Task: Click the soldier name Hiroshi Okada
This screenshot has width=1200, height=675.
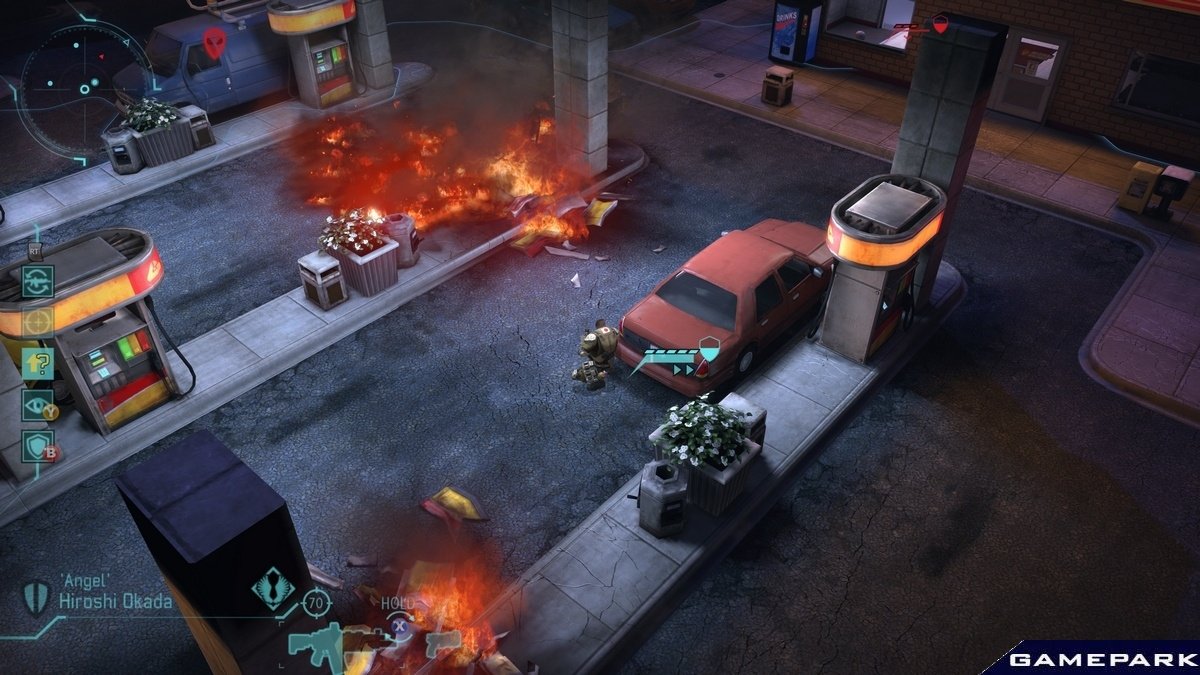Action: point(113,601)
